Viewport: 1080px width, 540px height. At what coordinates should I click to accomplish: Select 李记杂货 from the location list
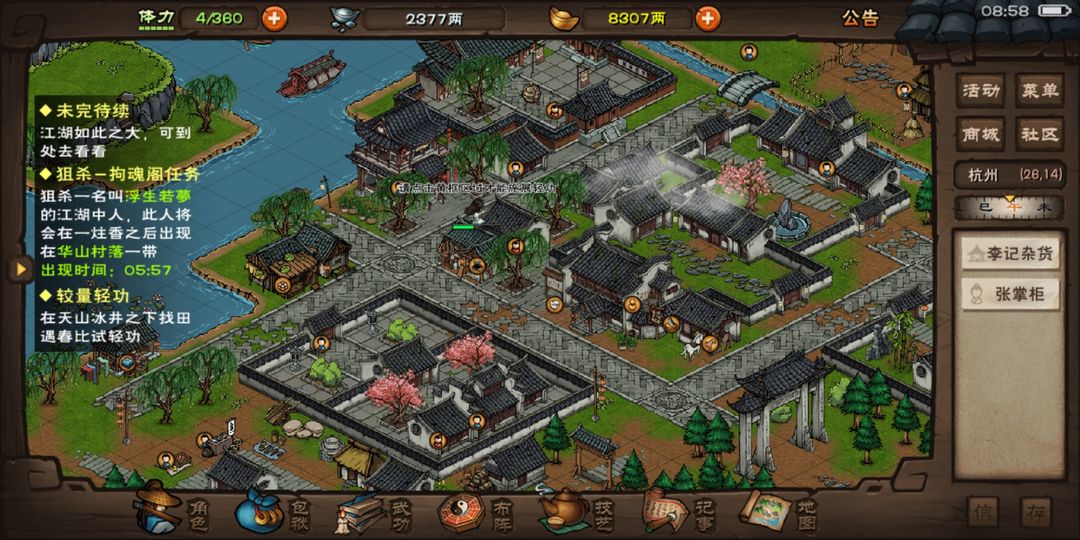1012,254
